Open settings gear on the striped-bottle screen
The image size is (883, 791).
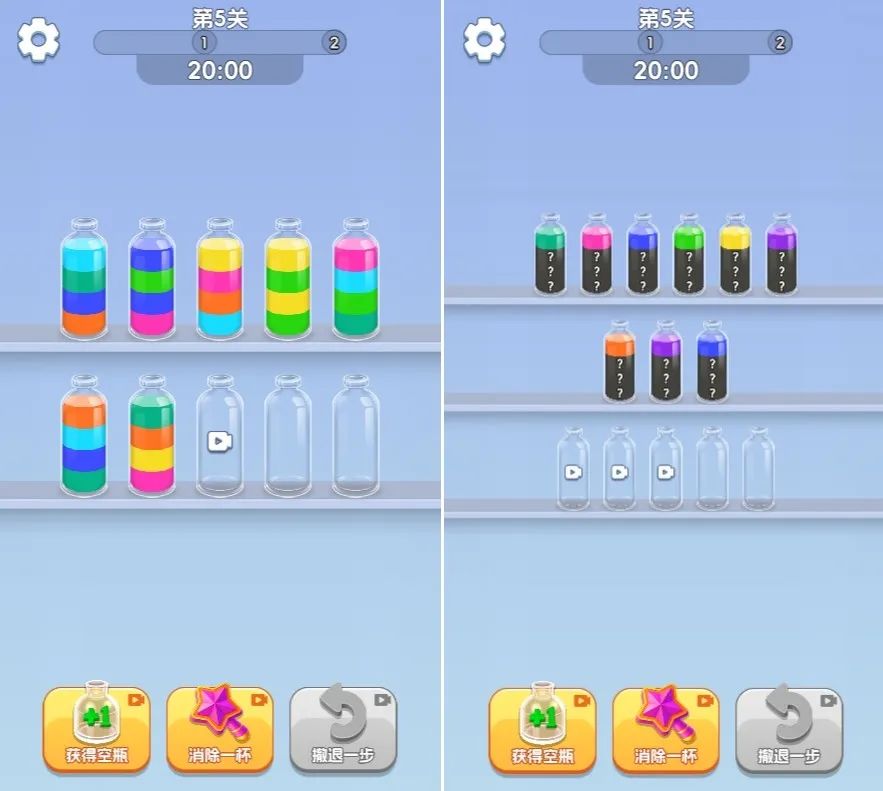point(38,41)
